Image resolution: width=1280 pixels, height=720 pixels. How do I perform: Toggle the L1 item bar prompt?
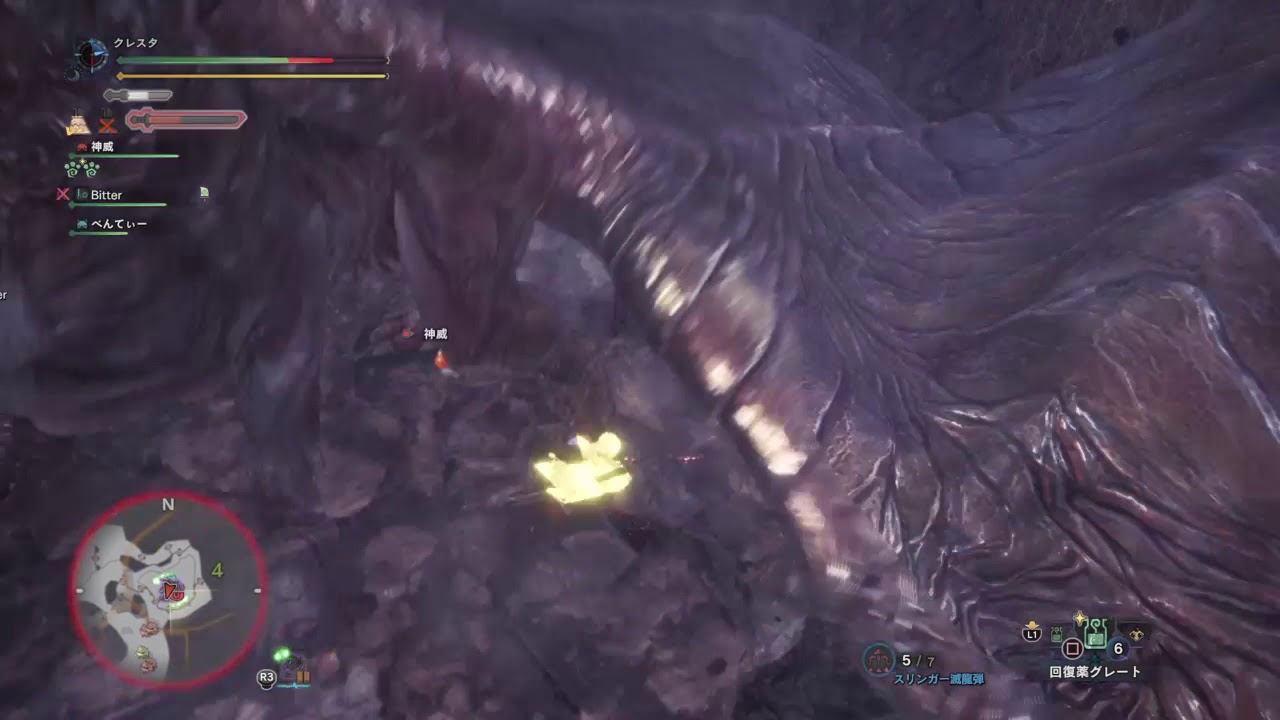tap(1030, 634)
